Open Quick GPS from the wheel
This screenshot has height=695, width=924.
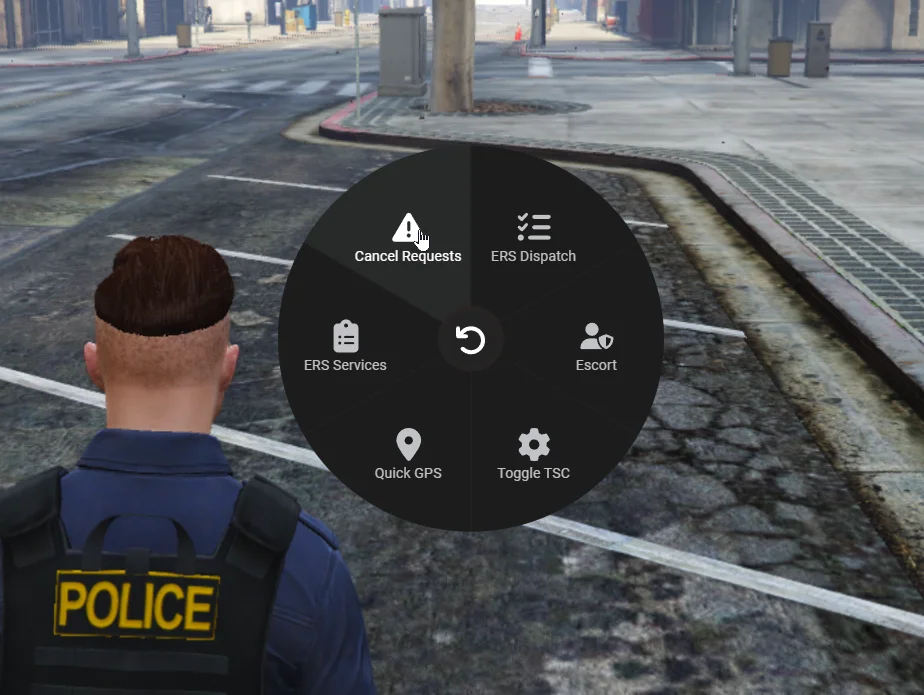[408, 454]
